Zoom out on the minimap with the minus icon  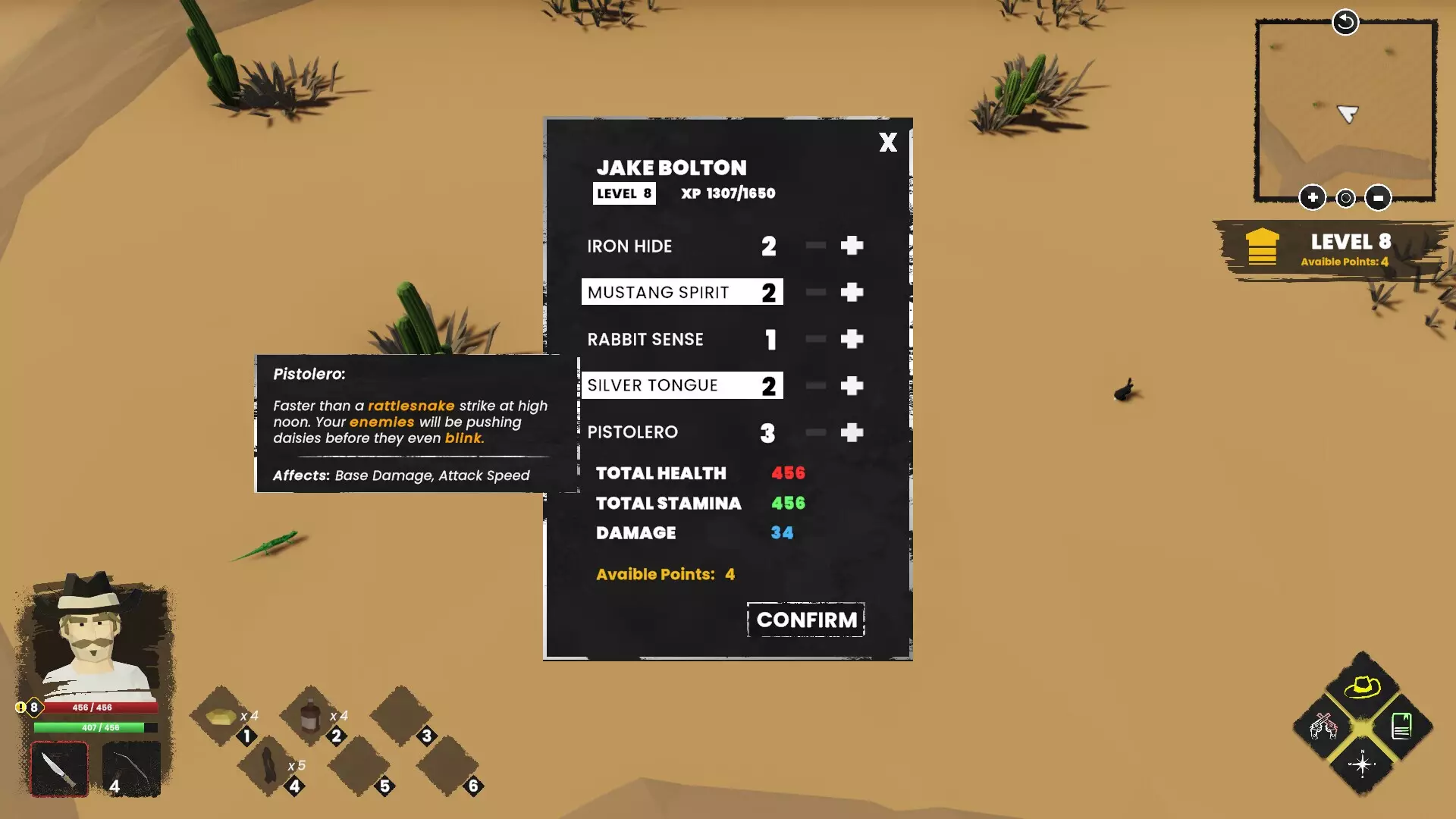tap(1379, 197)
